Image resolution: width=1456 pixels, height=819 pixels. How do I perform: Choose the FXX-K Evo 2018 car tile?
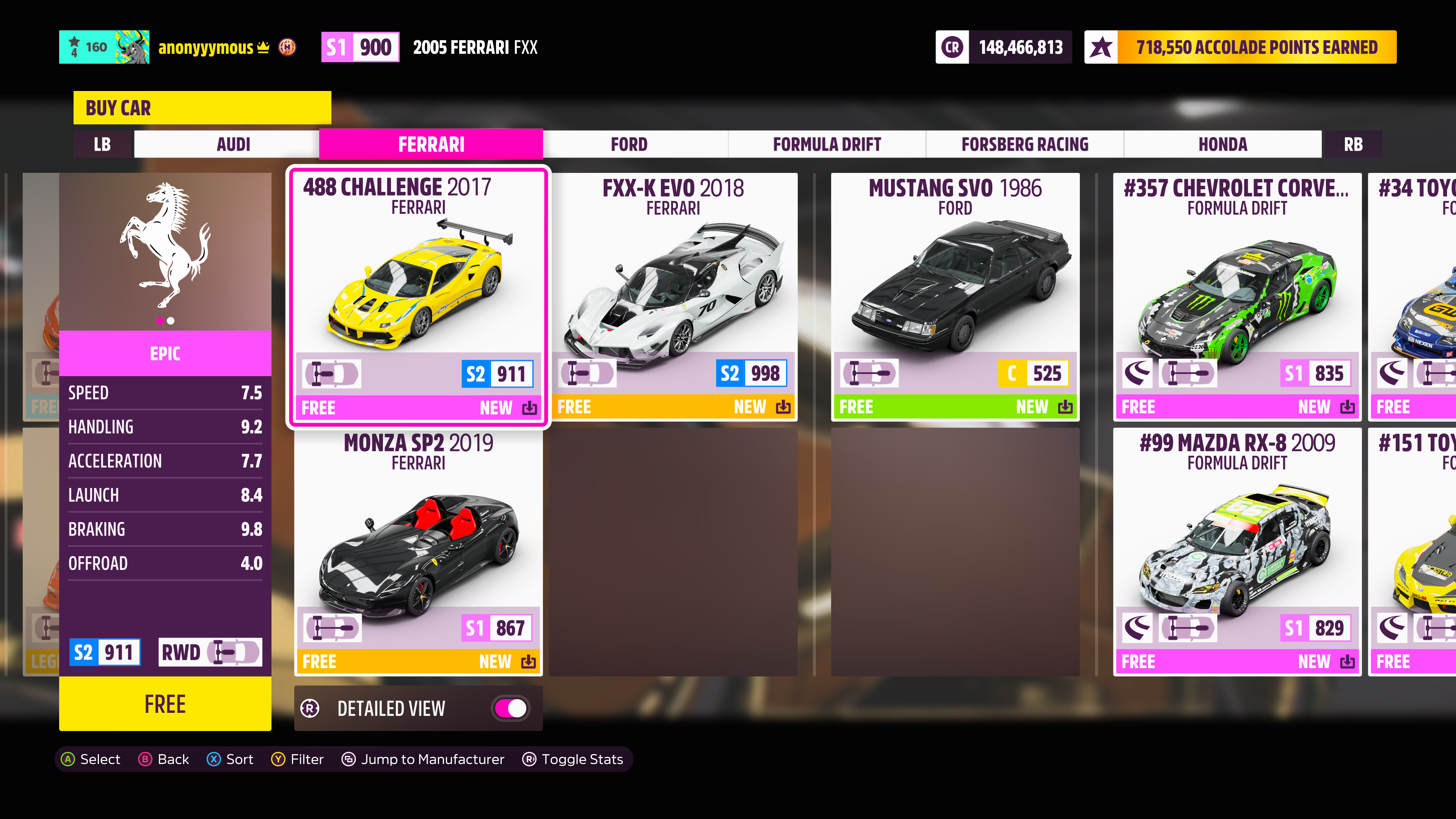pos(673,296)
